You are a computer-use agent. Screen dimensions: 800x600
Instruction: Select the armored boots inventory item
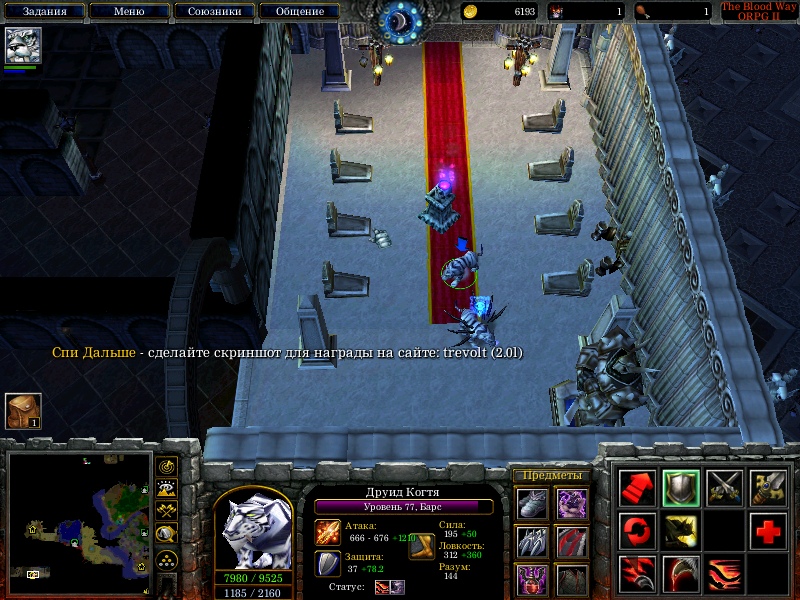coord(532,502)
